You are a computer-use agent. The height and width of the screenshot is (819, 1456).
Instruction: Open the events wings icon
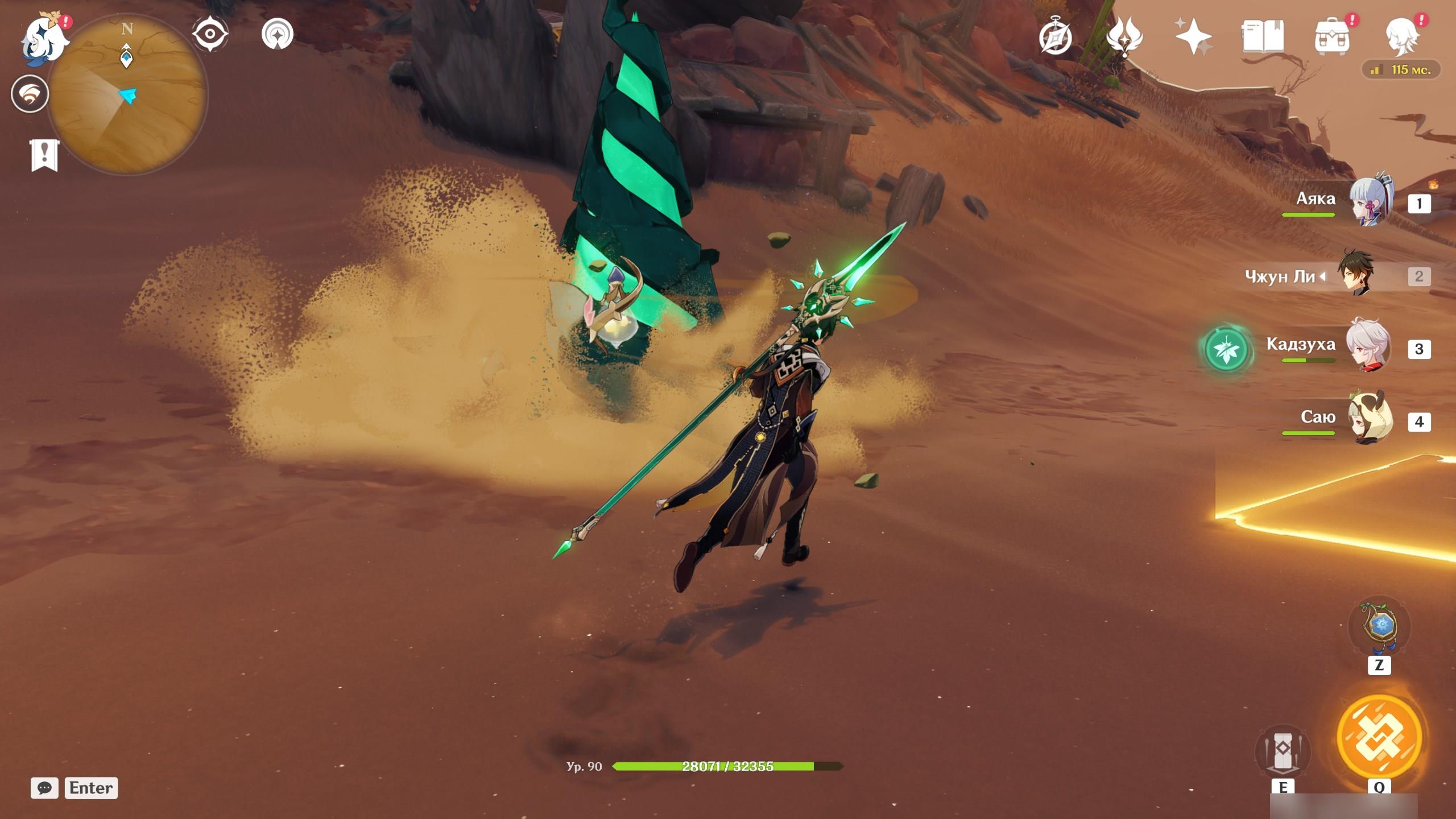point(1124,36)
